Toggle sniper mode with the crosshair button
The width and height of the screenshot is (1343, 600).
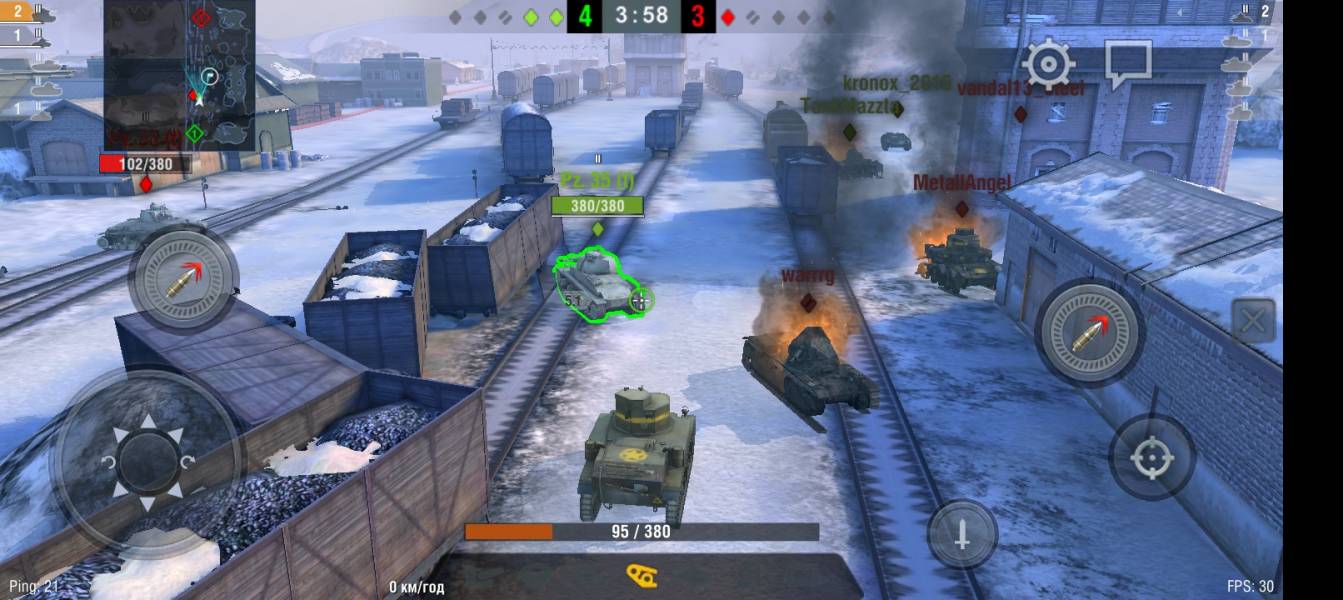click(1151, 457)
